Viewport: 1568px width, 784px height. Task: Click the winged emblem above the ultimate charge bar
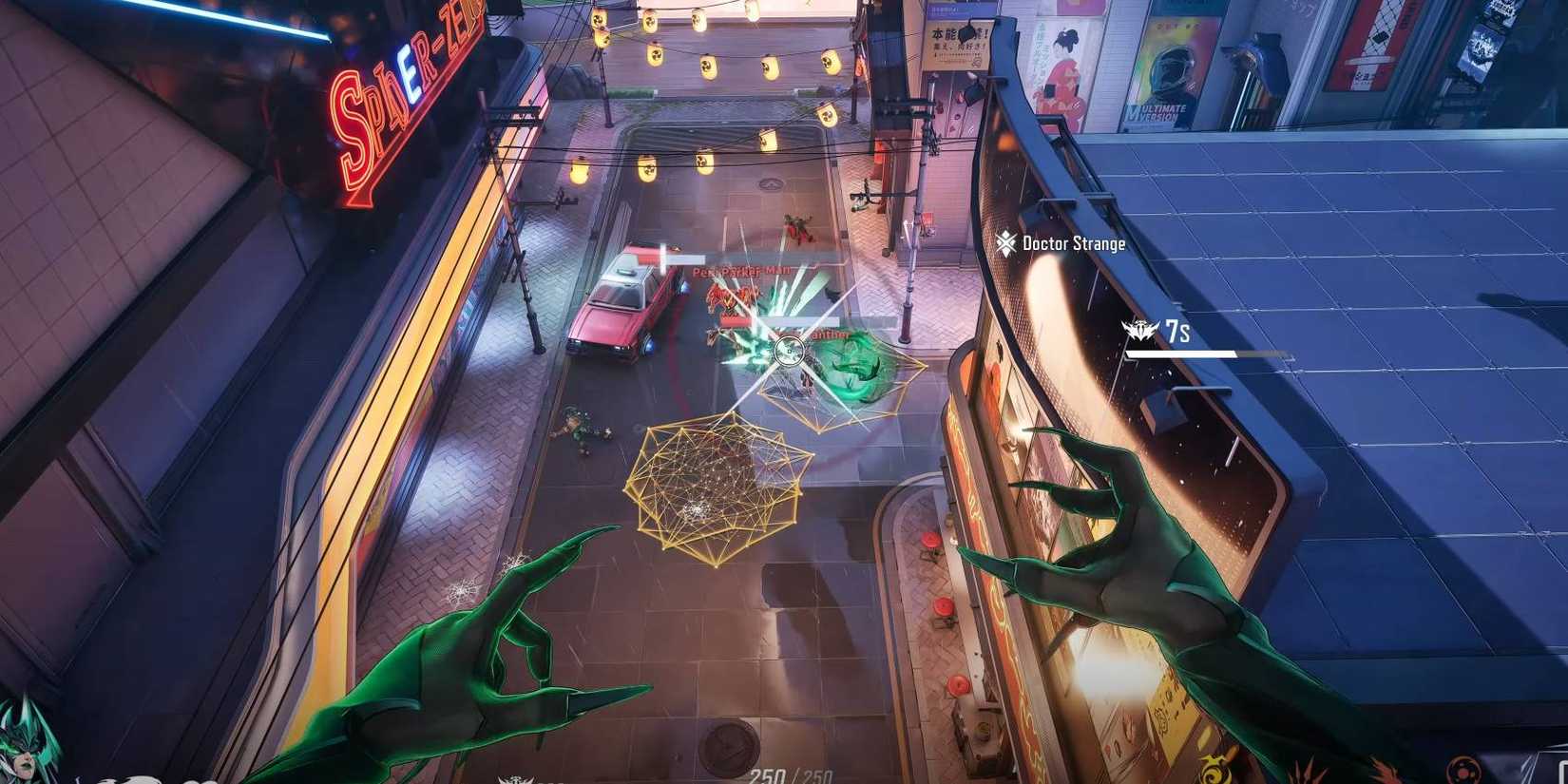1138,331
